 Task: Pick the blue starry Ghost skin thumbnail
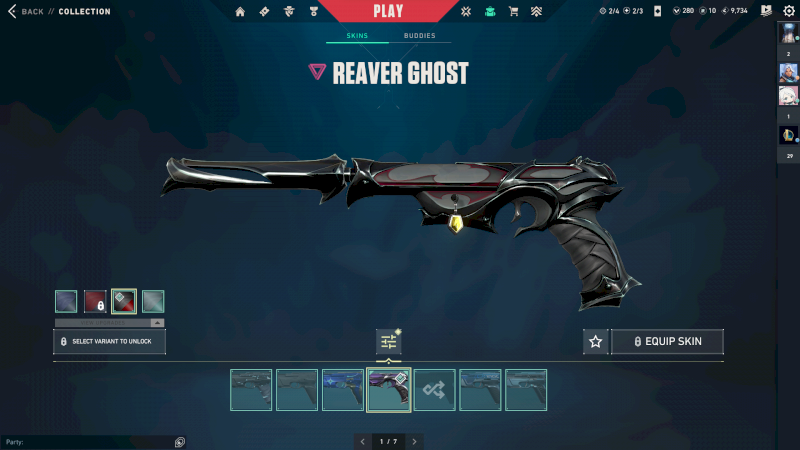pyautogui.click(x=343, y=390)
